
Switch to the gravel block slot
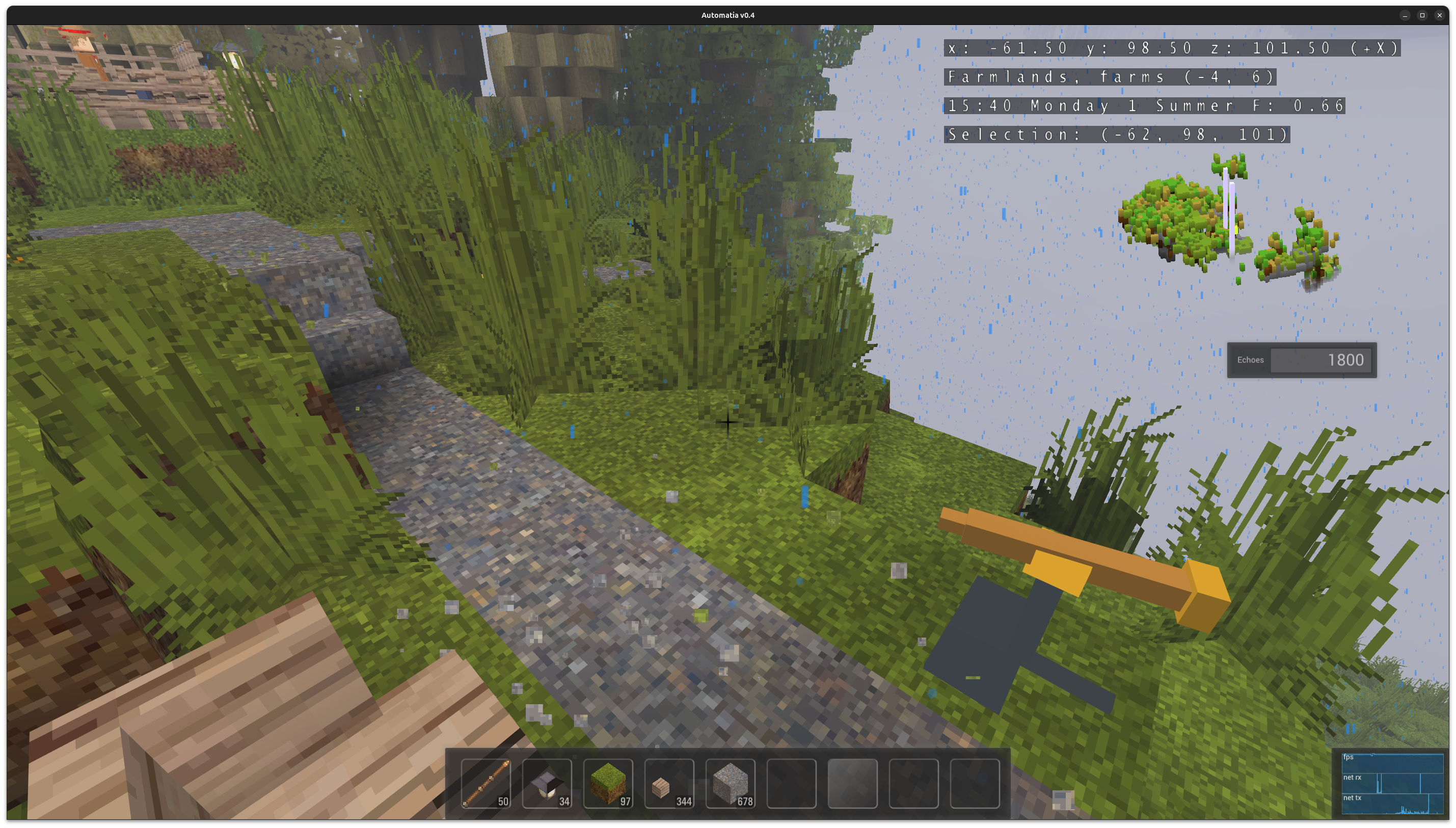pos(731,784)
